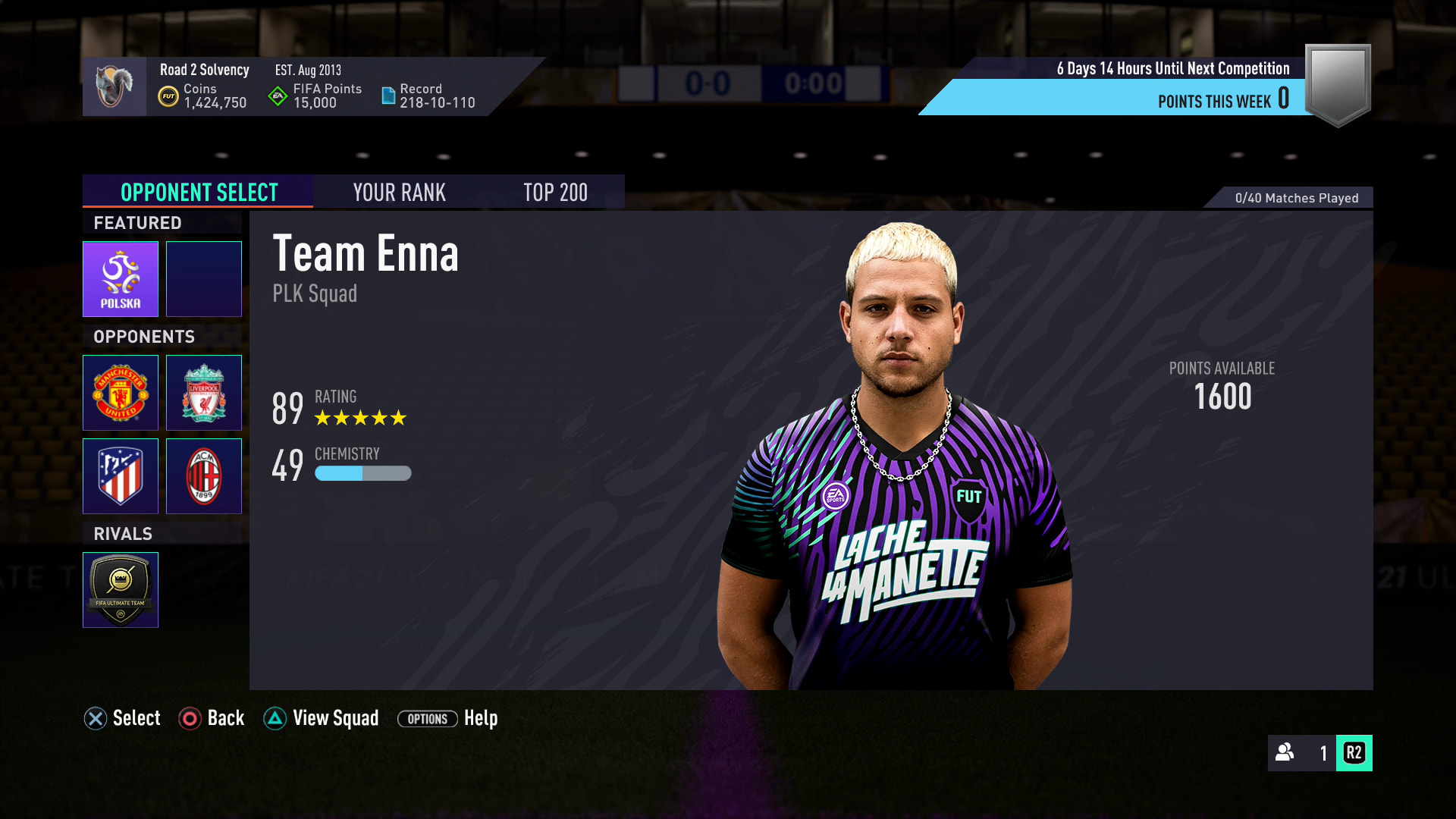Select the Polska featured squad tile

click(121, 279)
